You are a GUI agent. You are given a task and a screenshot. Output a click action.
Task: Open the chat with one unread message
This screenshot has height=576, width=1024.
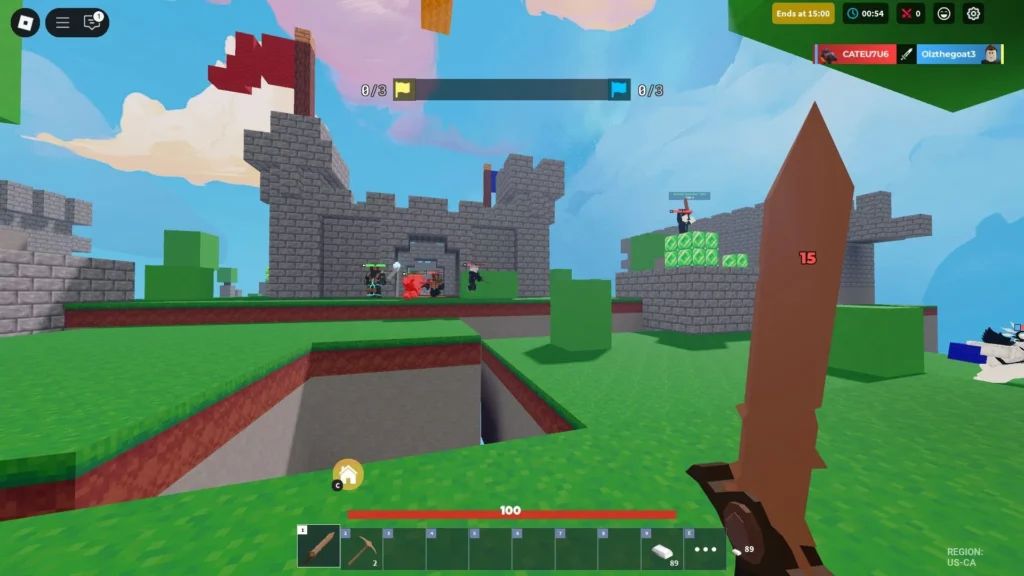coord(92,22)
